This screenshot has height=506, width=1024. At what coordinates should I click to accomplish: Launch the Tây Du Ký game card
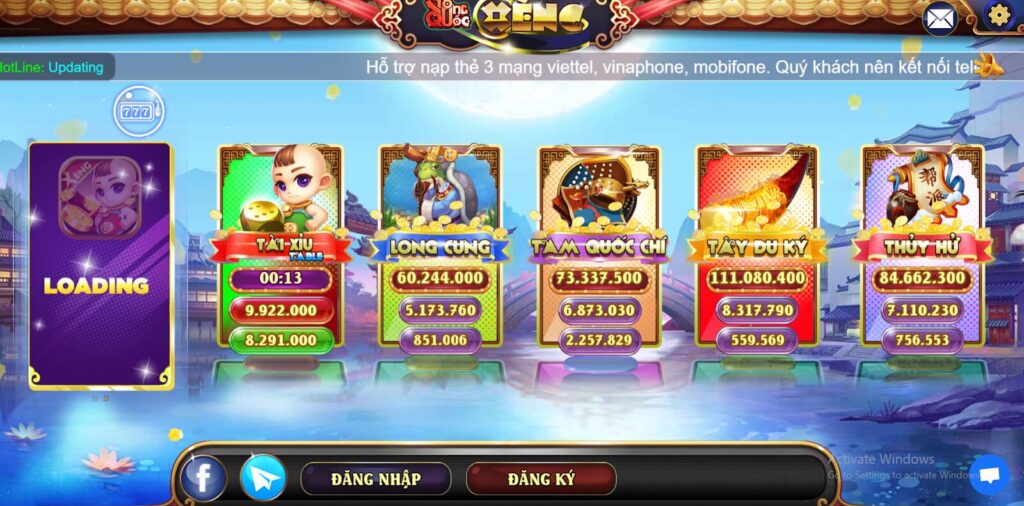pos(757,246)
